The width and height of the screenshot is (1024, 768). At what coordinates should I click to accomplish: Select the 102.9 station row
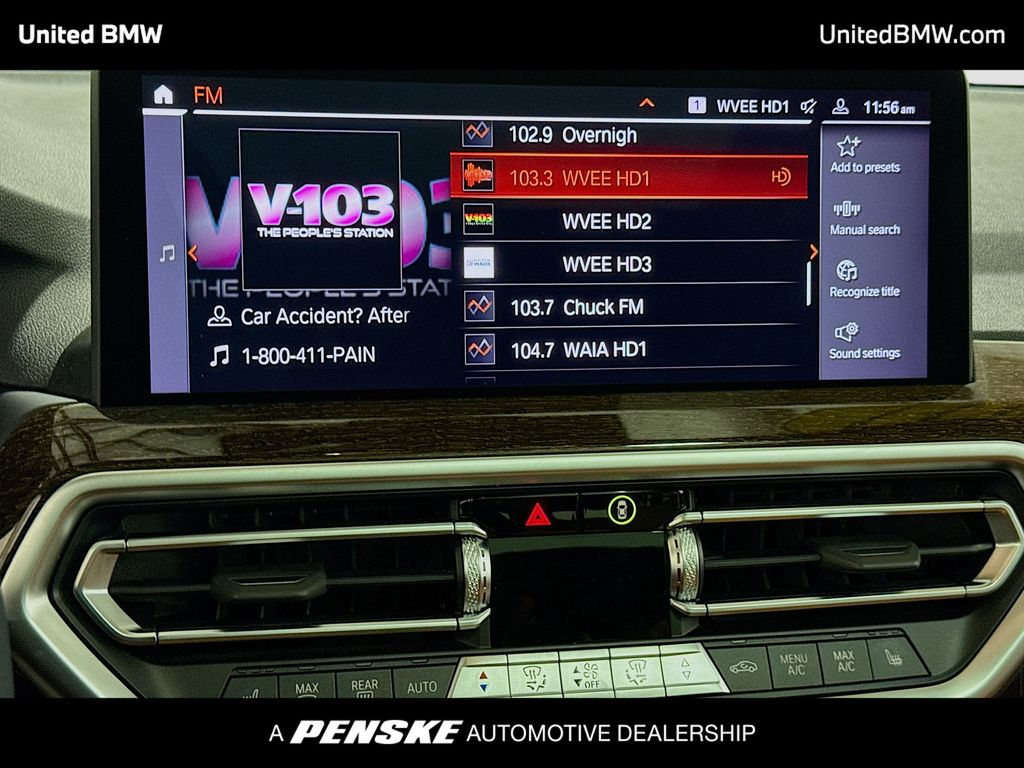pyautogui.click(x=630, y=135)
